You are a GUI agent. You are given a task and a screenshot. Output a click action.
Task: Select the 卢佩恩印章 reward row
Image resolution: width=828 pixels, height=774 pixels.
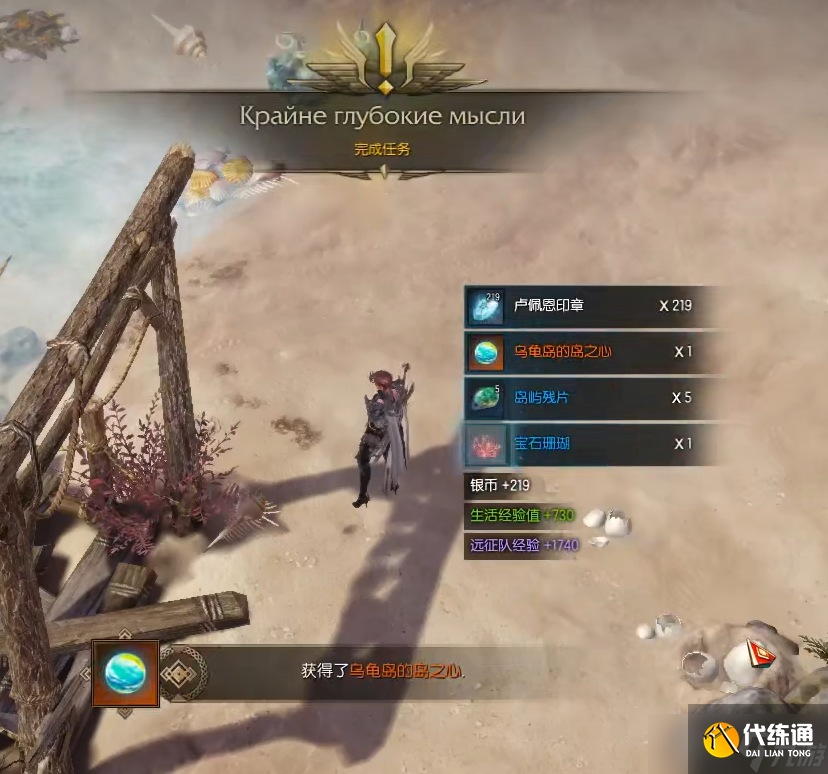coord(590,306)
